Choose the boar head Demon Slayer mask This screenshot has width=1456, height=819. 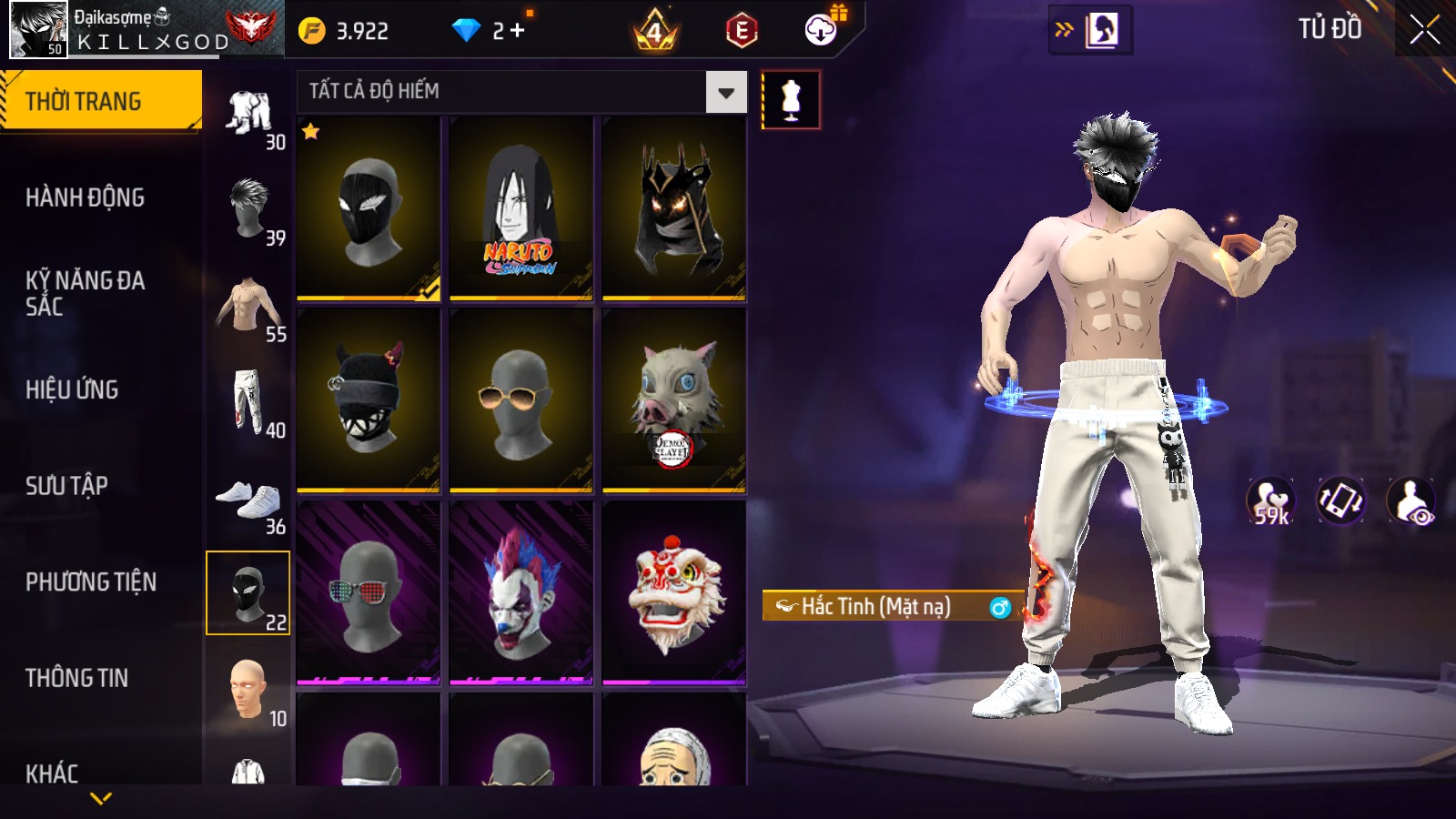click(674, 400)
